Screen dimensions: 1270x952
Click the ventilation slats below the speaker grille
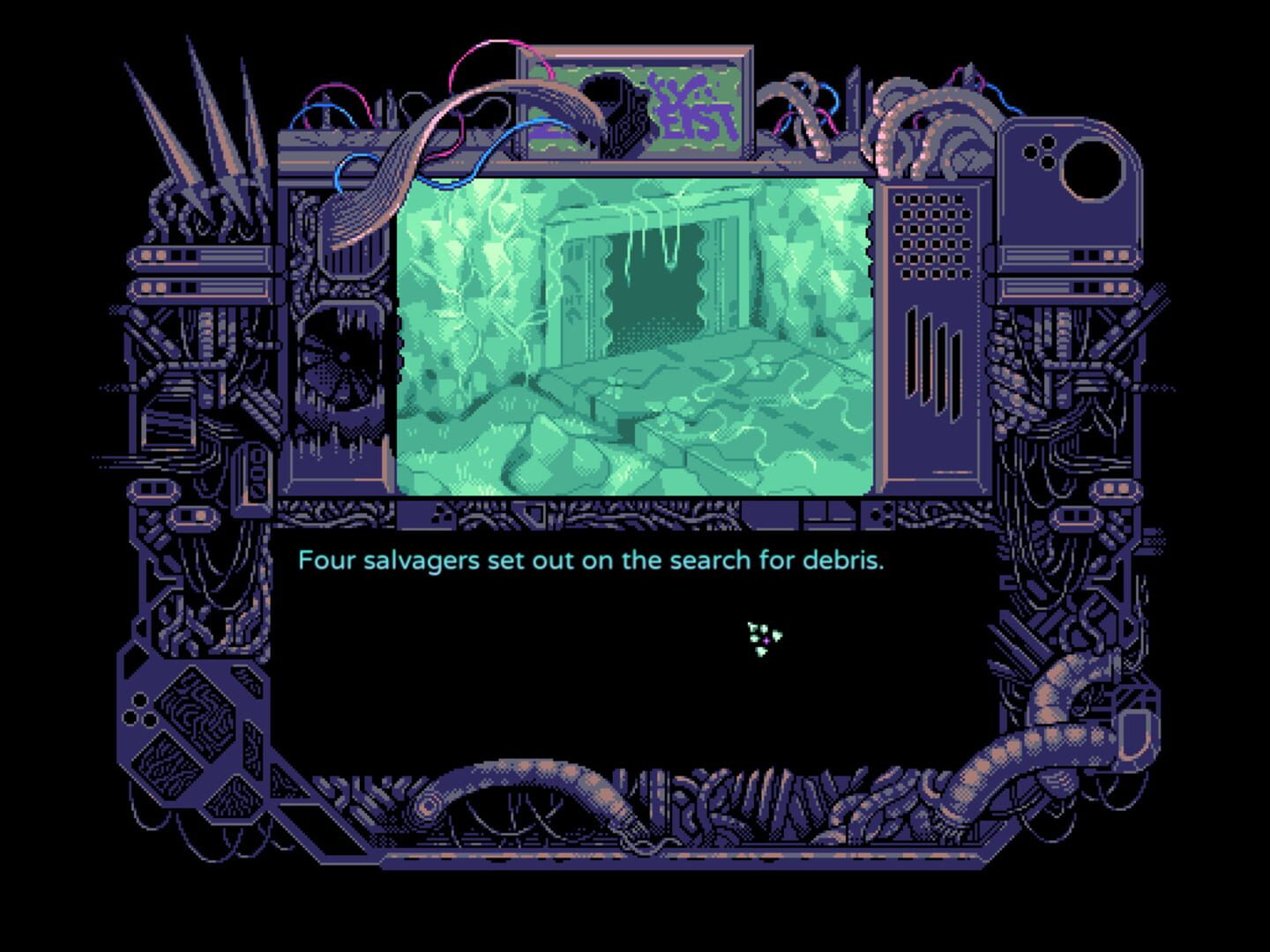pyautogui.click(x=935, y=357)
